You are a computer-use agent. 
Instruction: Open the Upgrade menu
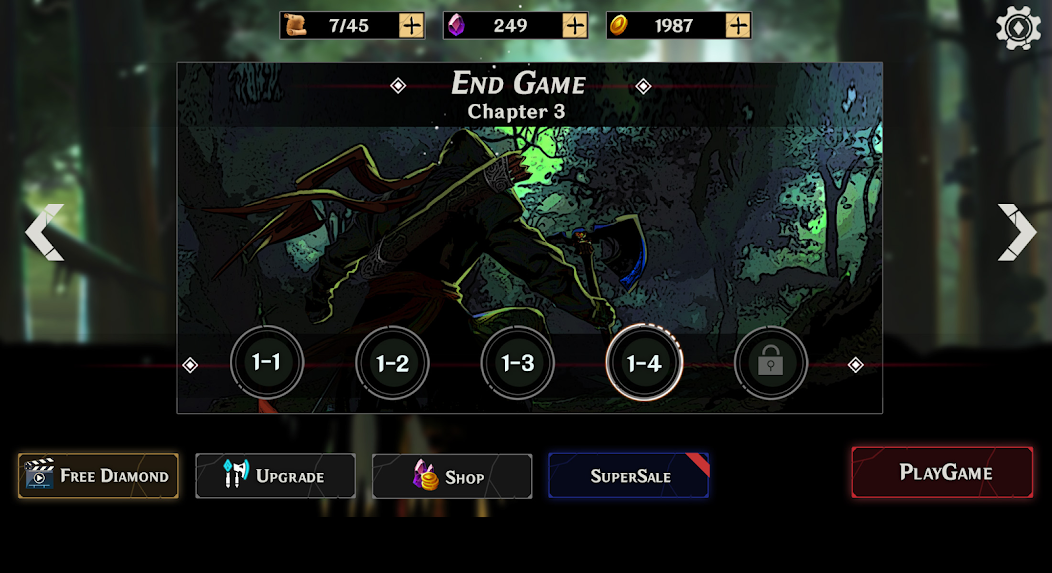pyautogui.click(x=275, y=476)
